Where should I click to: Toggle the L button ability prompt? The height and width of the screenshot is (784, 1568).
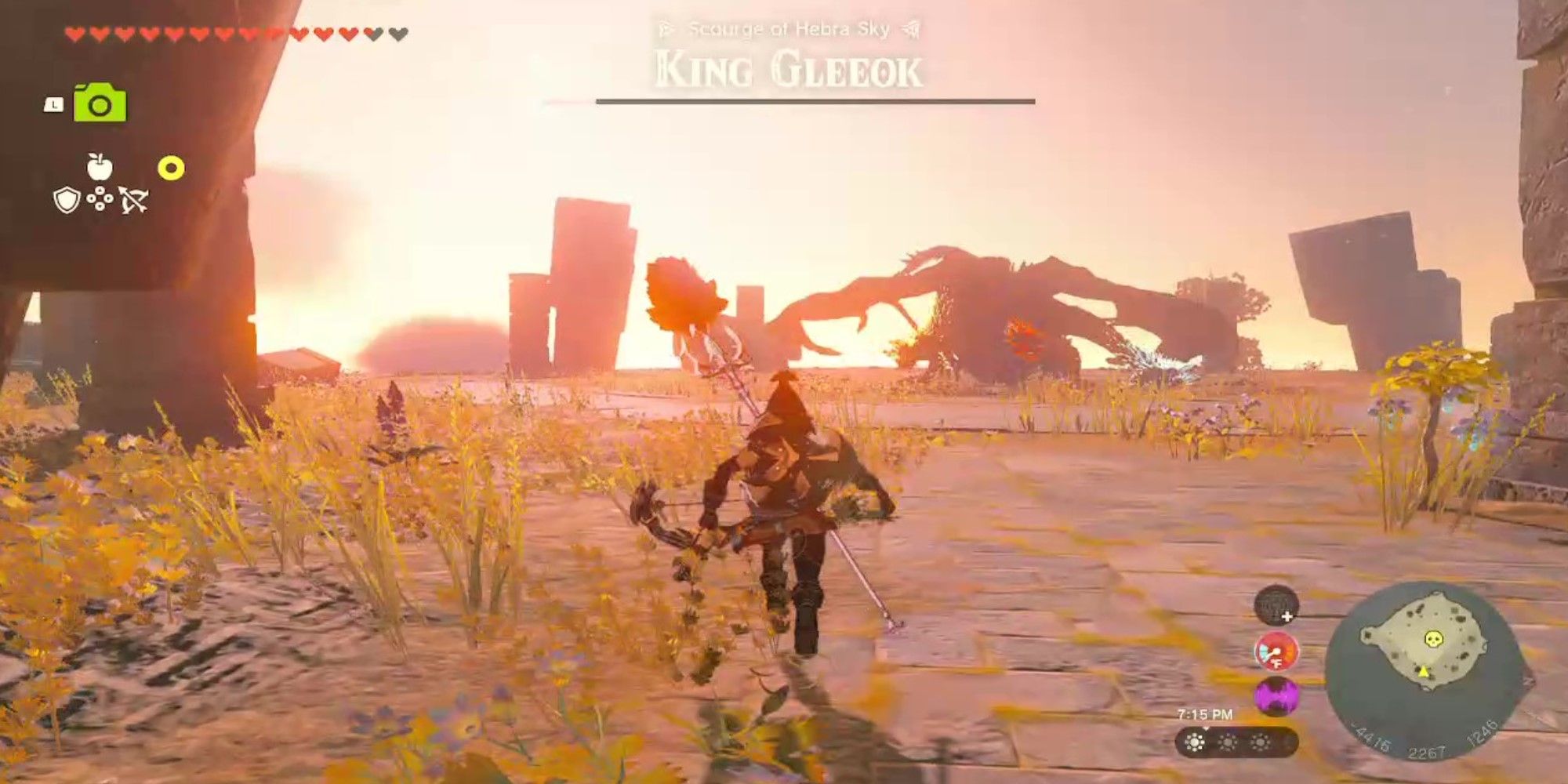pyautogui.click(x=54, y=105)
